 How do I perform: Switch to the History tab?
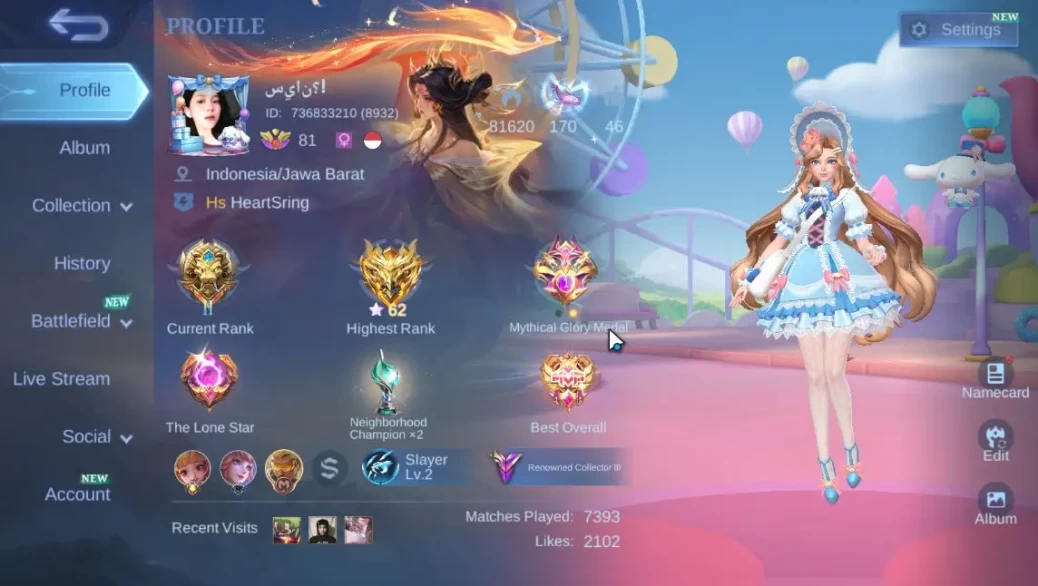coord(82,264)
